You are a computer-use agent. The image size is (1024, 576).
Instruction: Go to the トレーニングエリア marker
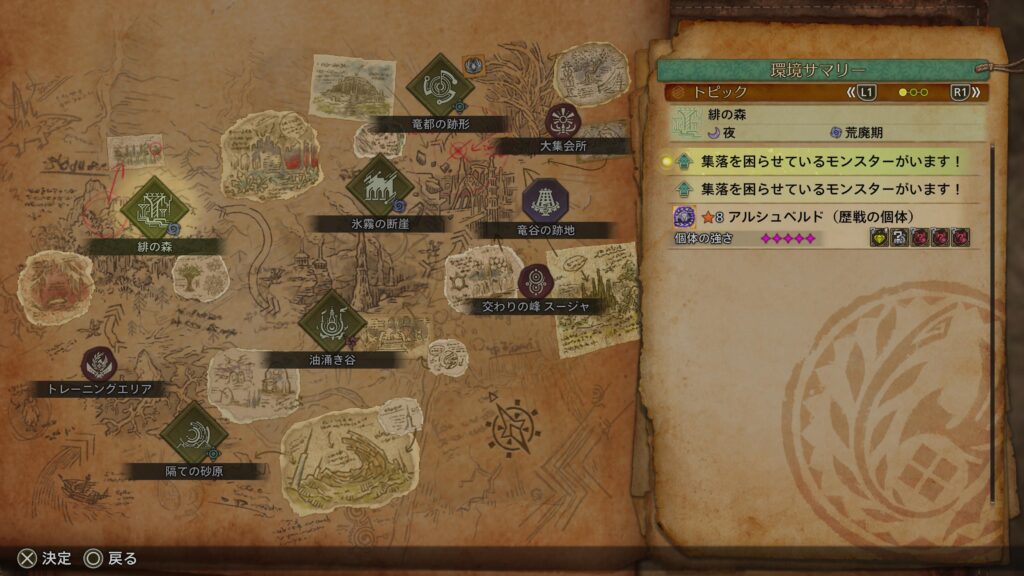98,364
